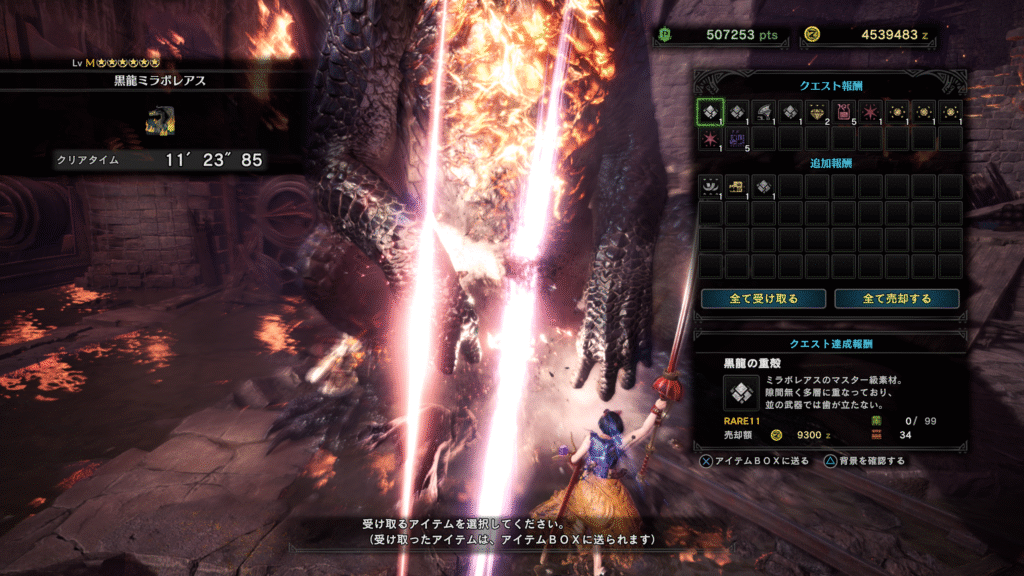
Task: Pick the grey horn-shaped material reward
Action: 763,112
